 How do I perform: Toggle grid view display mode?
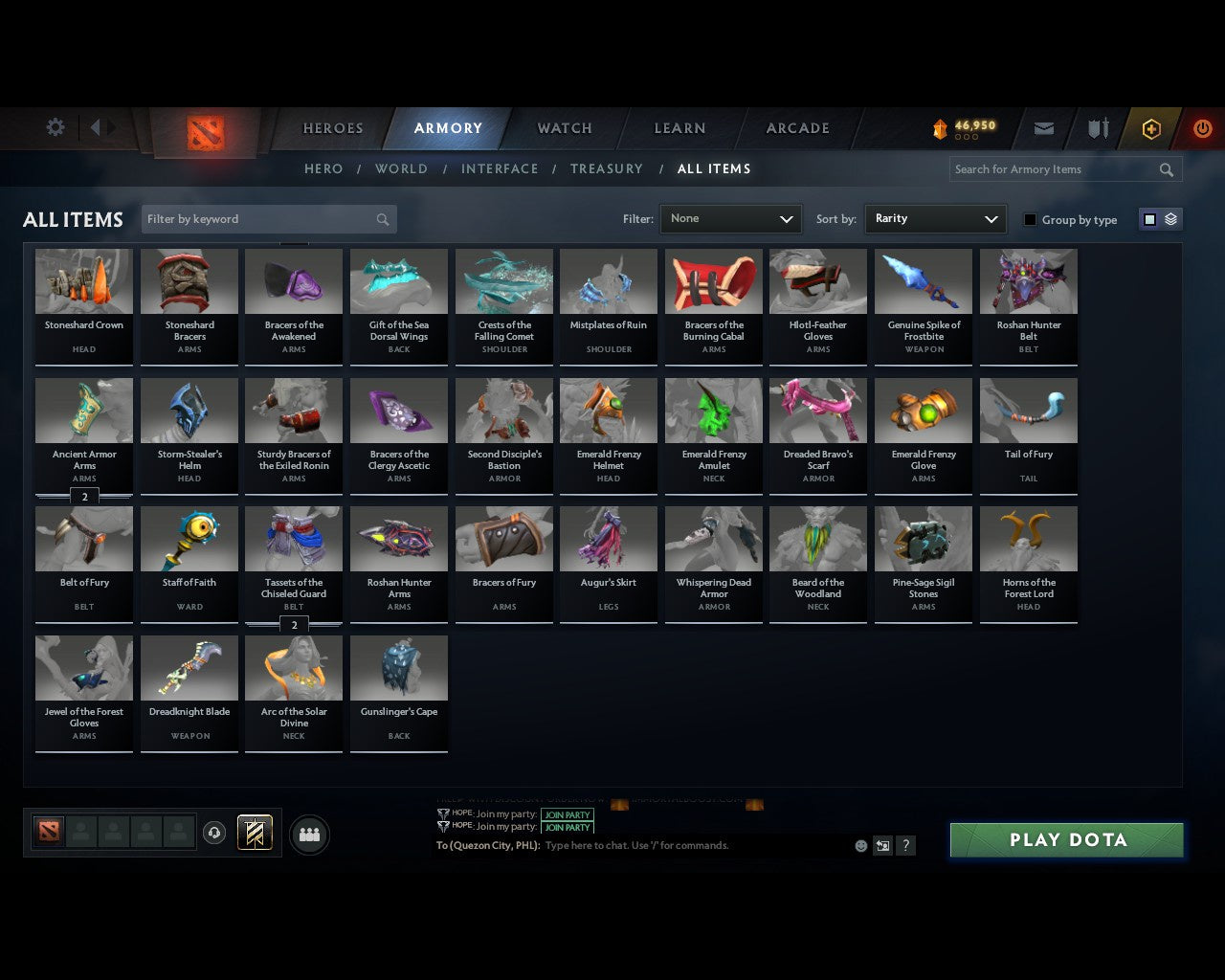(1149, 218)
